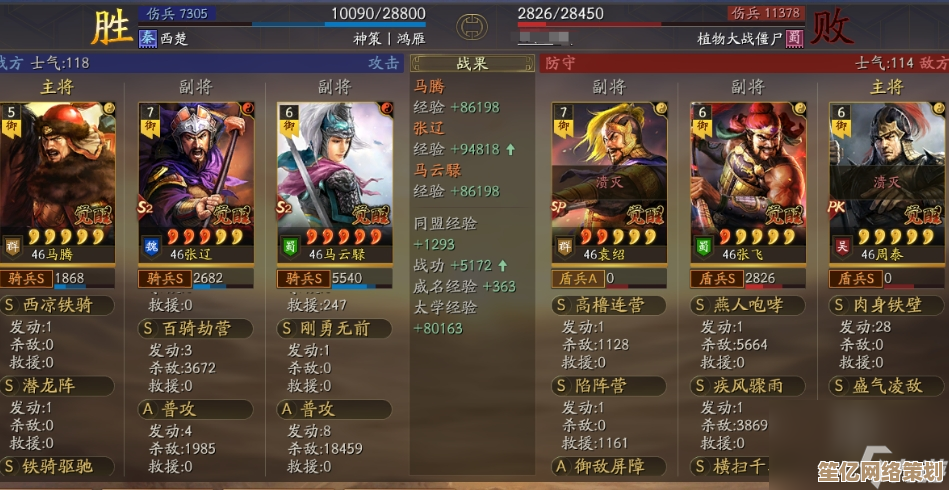949x490 pixels.
Task: View the 燕人咆哮 skill
Action: coord(747,305)
